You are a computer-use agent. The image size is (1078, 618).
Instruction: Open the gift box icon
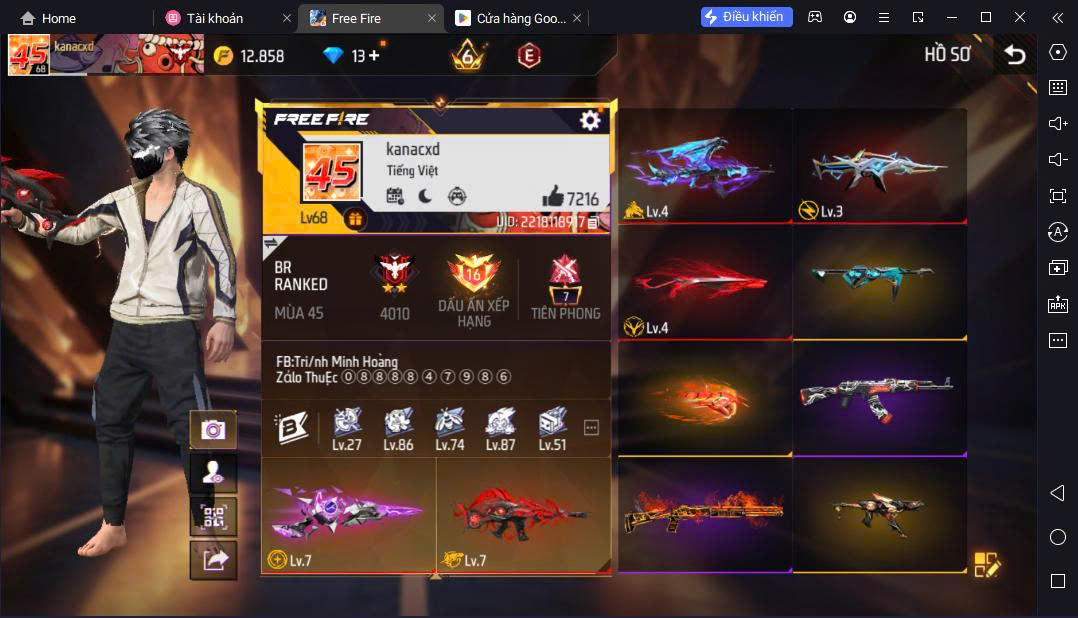(355, 218)
